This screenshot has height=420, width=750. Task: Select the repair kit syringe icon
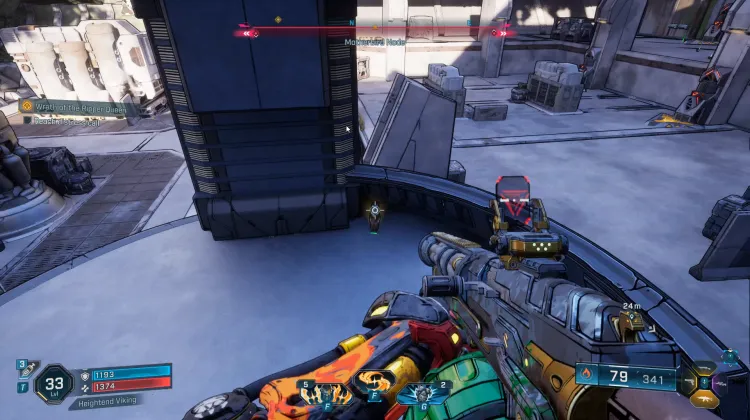click(21, 368)
